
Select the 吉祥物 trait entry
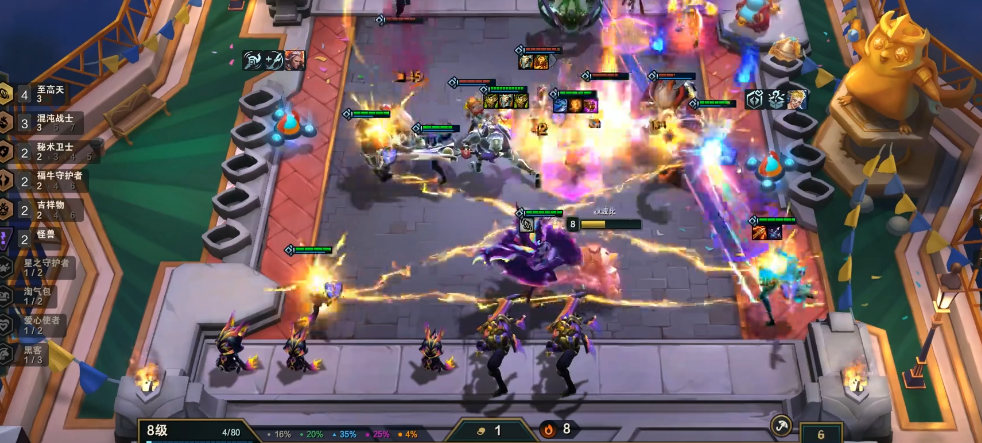pos(45,210)
